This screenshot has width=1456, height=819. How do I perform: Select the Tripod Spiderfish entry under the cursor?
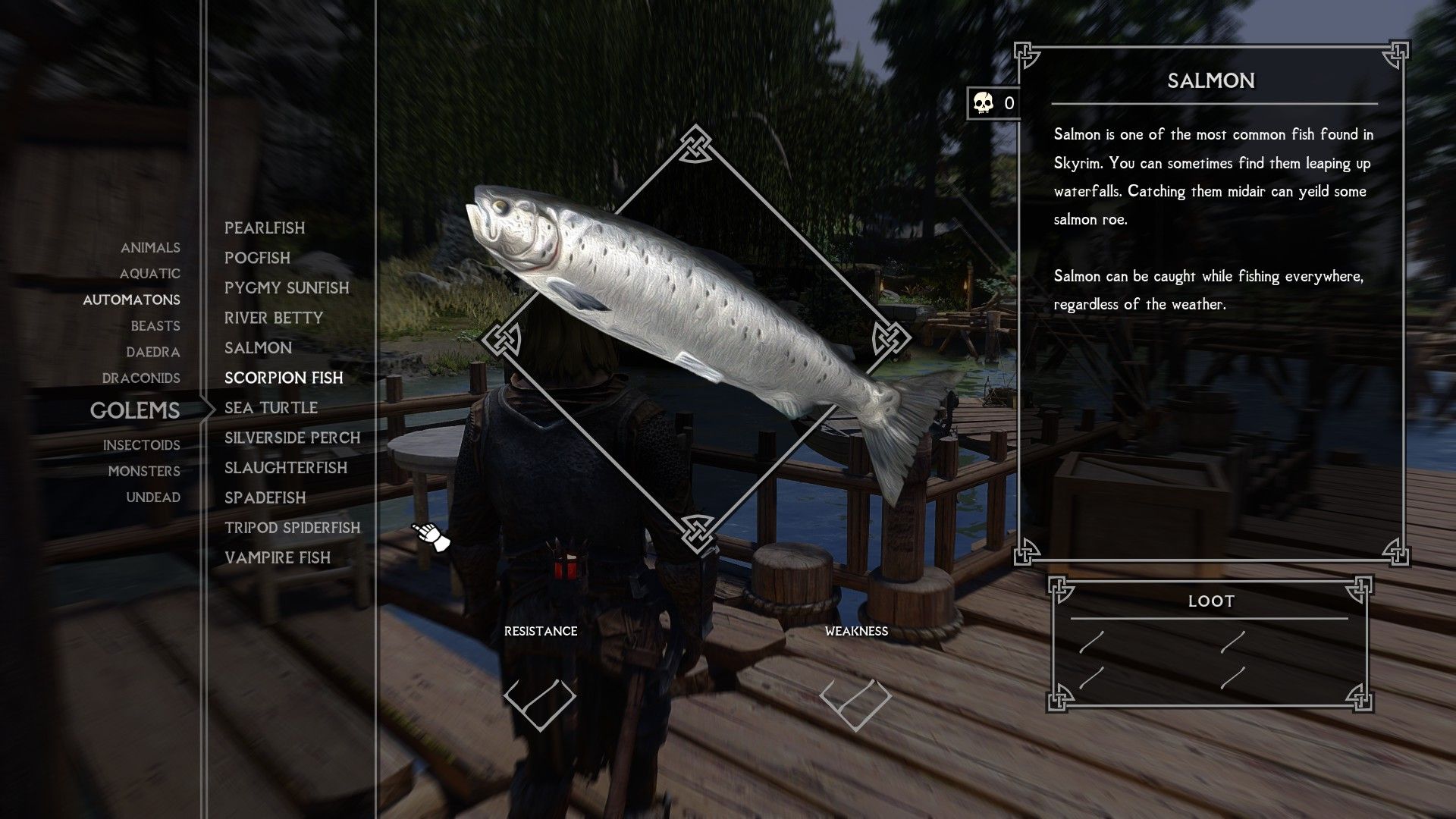(x=291, y=528)
